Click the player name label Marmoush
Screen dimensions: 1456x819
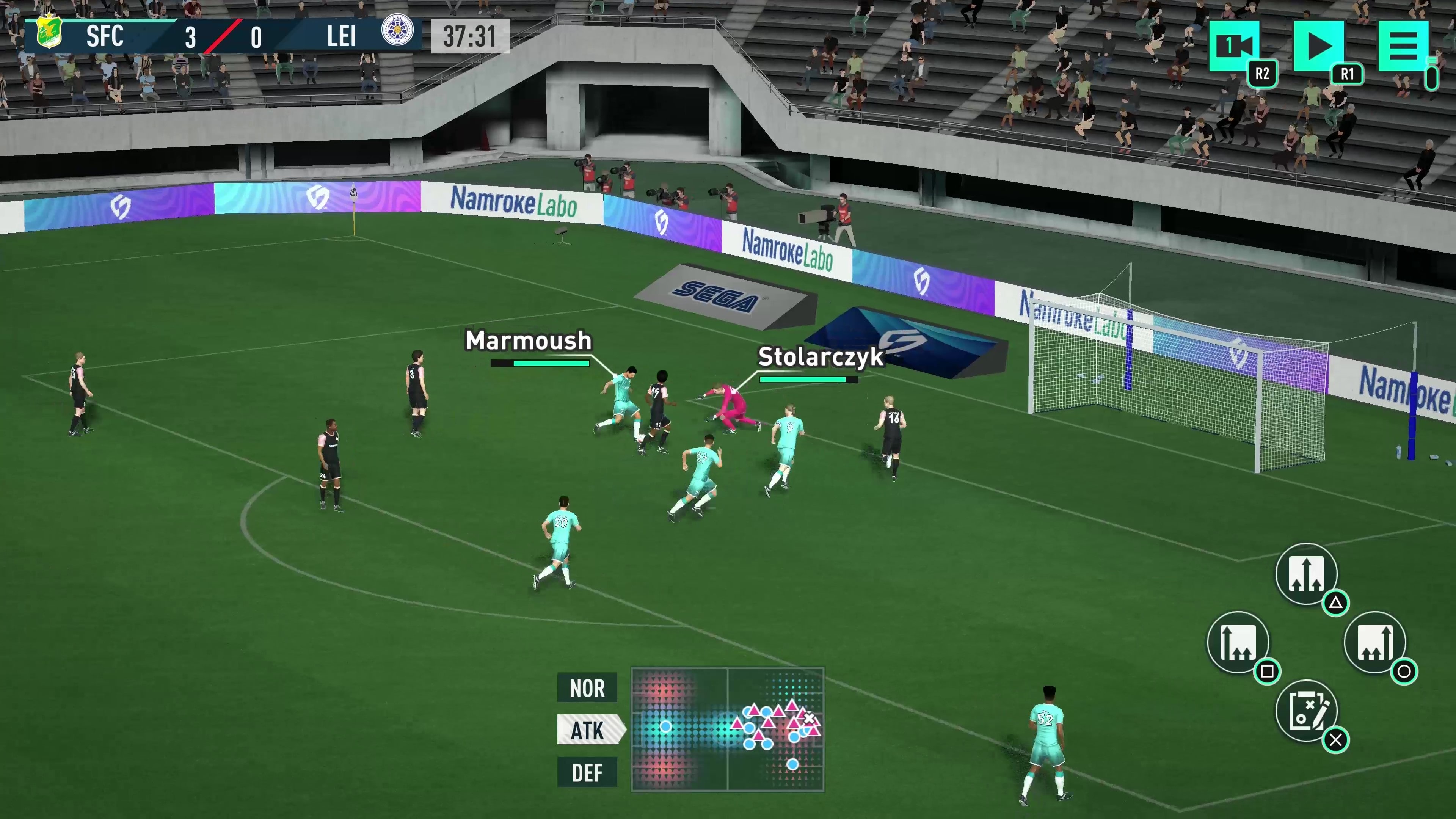point(528,340)
